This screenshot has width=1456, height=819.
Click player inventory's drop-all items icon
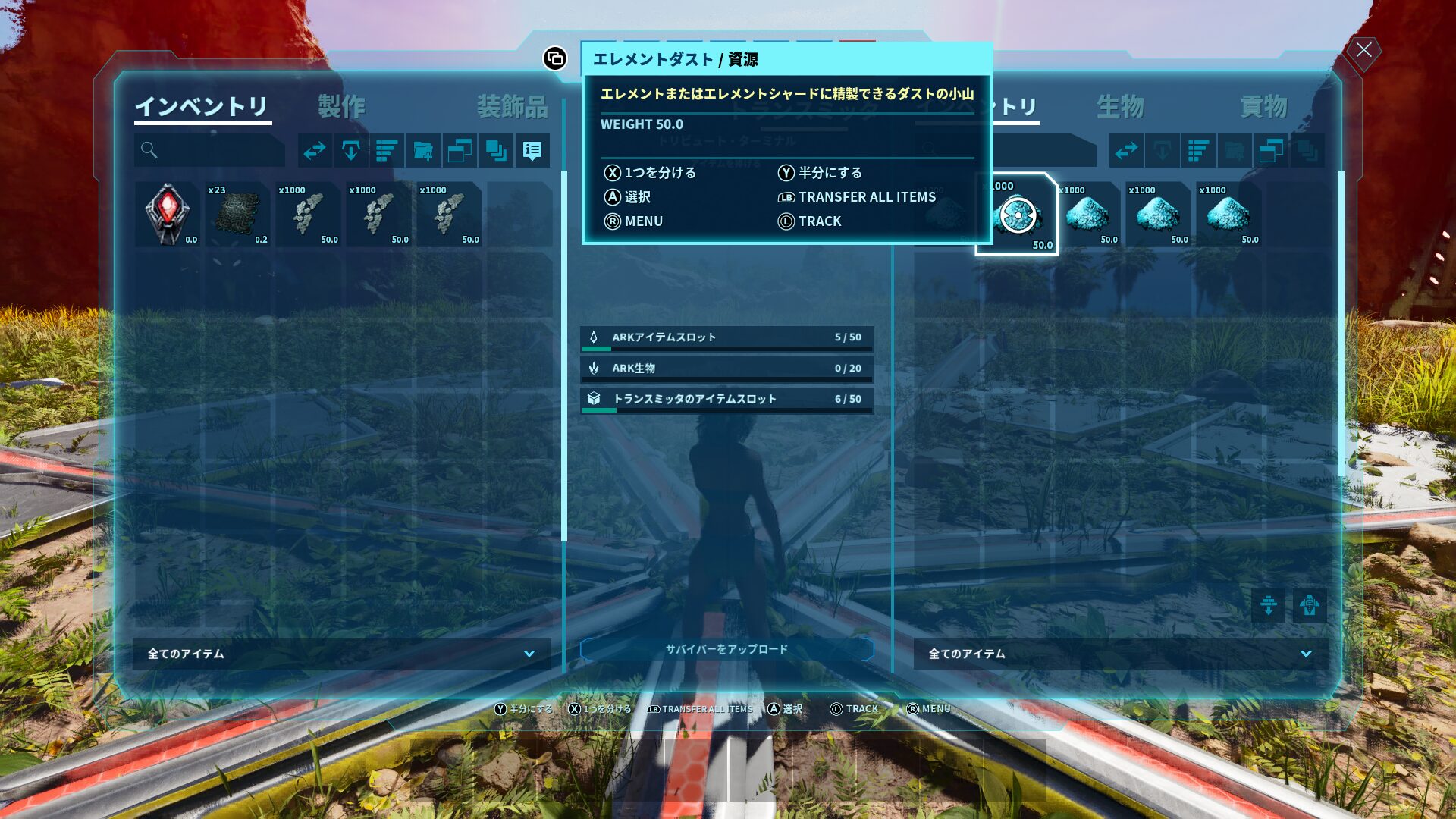coord(350,151)
